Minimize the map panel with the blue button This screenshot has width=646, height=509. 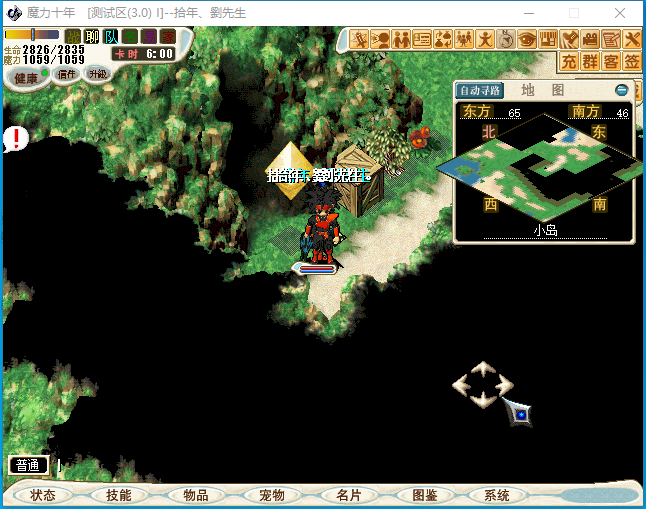click(622, 90)
